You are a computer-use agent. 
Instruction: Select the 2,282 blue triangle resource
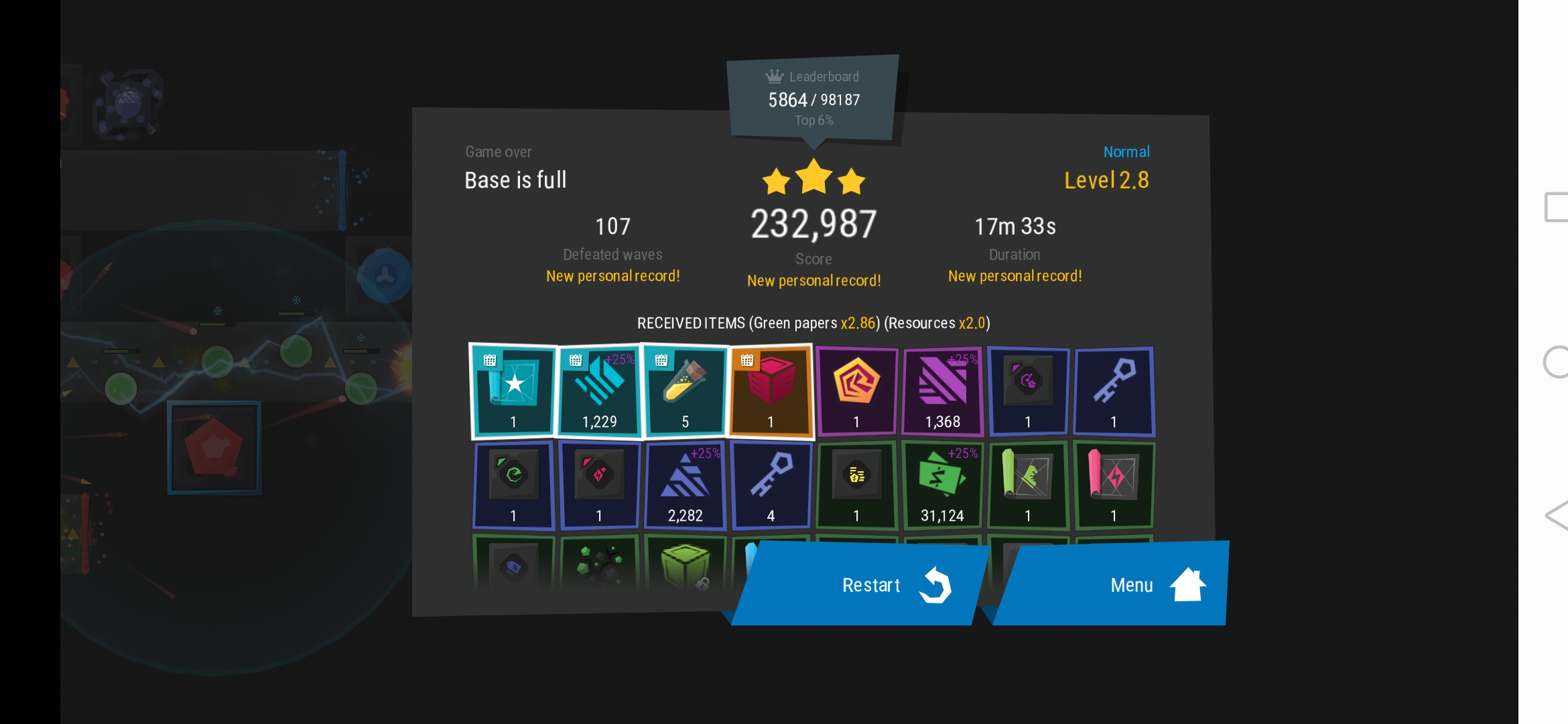(685, 485)
